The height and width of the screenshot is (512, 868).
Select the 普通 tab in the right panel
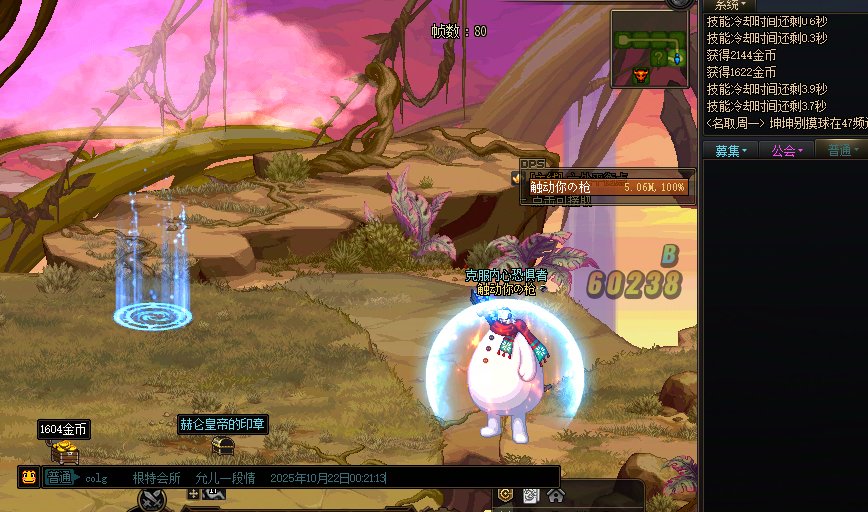[842, 150]
